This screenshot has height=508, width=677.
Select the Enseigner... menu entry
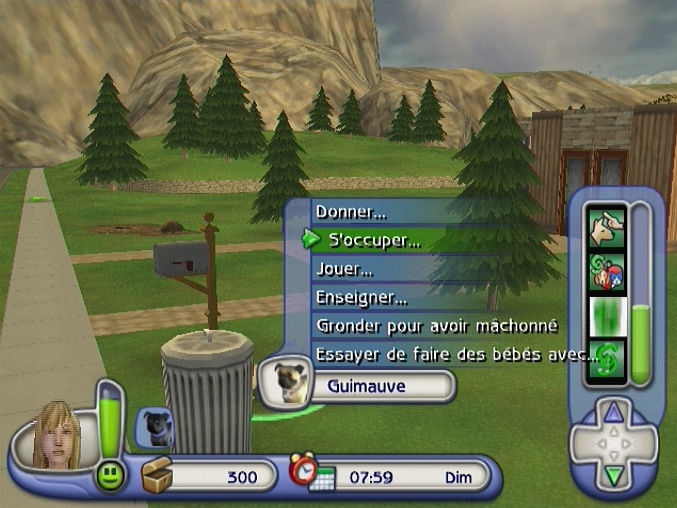pyautogui.click(x=361, y=297)
